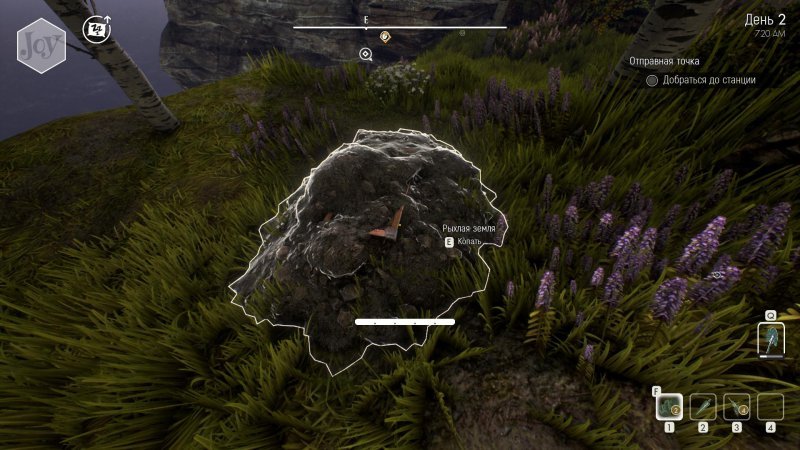
Task: Click the compass bar at the top
Action: tap(400, 27)
